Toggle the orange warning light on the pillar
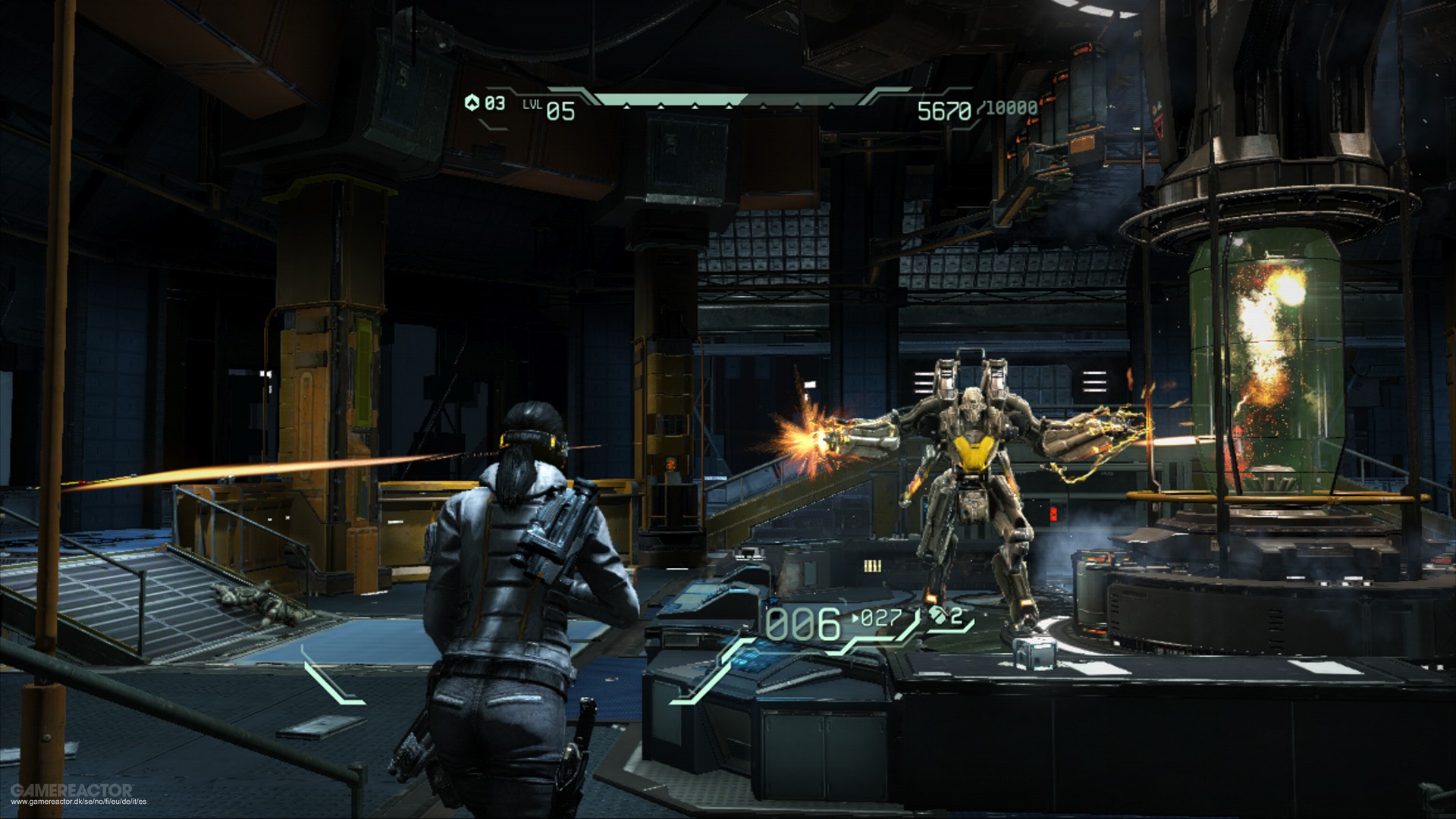The image size is (1456, 819). click(671, 464)
